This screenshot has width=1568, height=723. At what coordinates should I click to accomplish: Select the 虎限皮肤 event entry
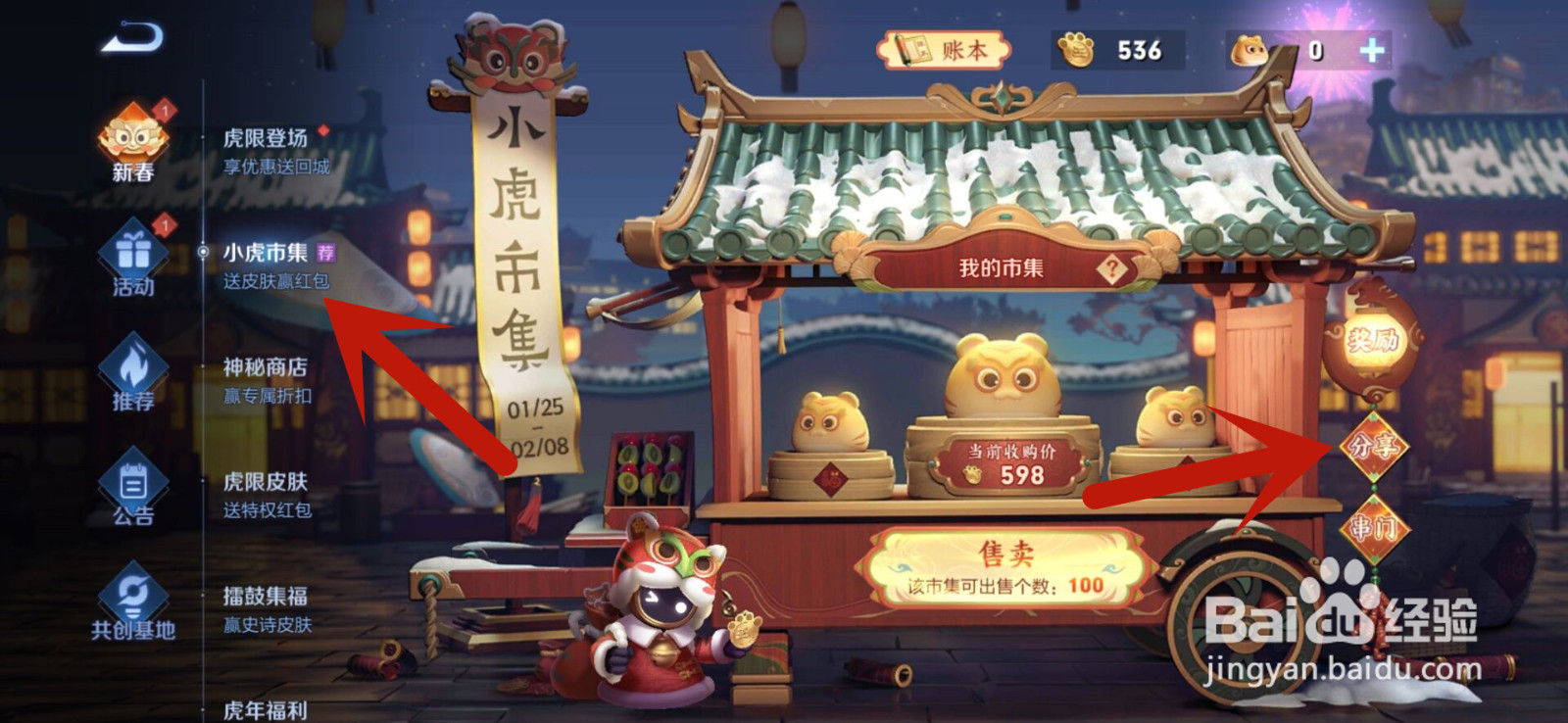pyautogui.click(x=265, y=482)
